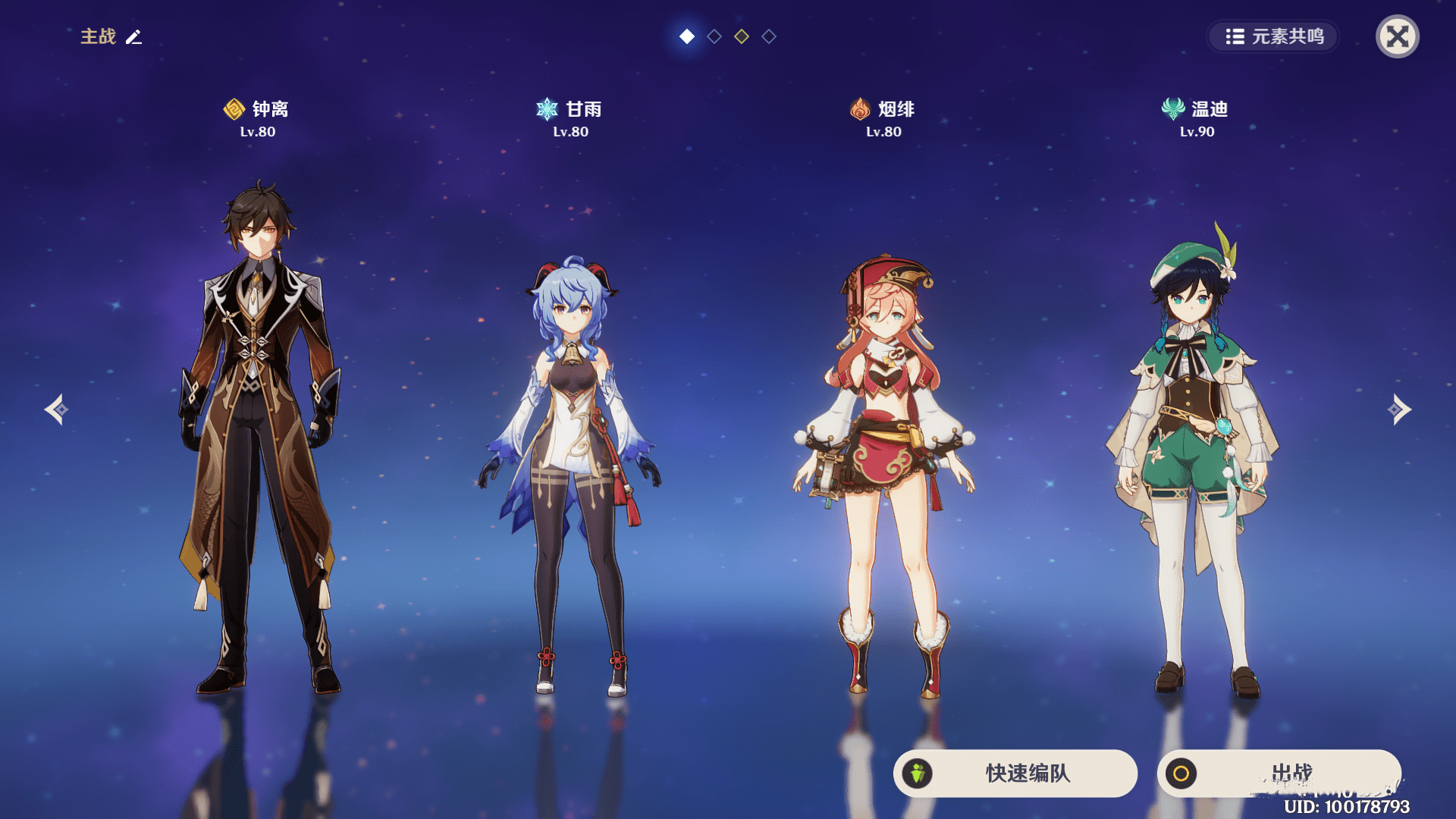The image size is (1456, 819).
Task: Click the edit pencil next to 主战
Action: (133, 36)
